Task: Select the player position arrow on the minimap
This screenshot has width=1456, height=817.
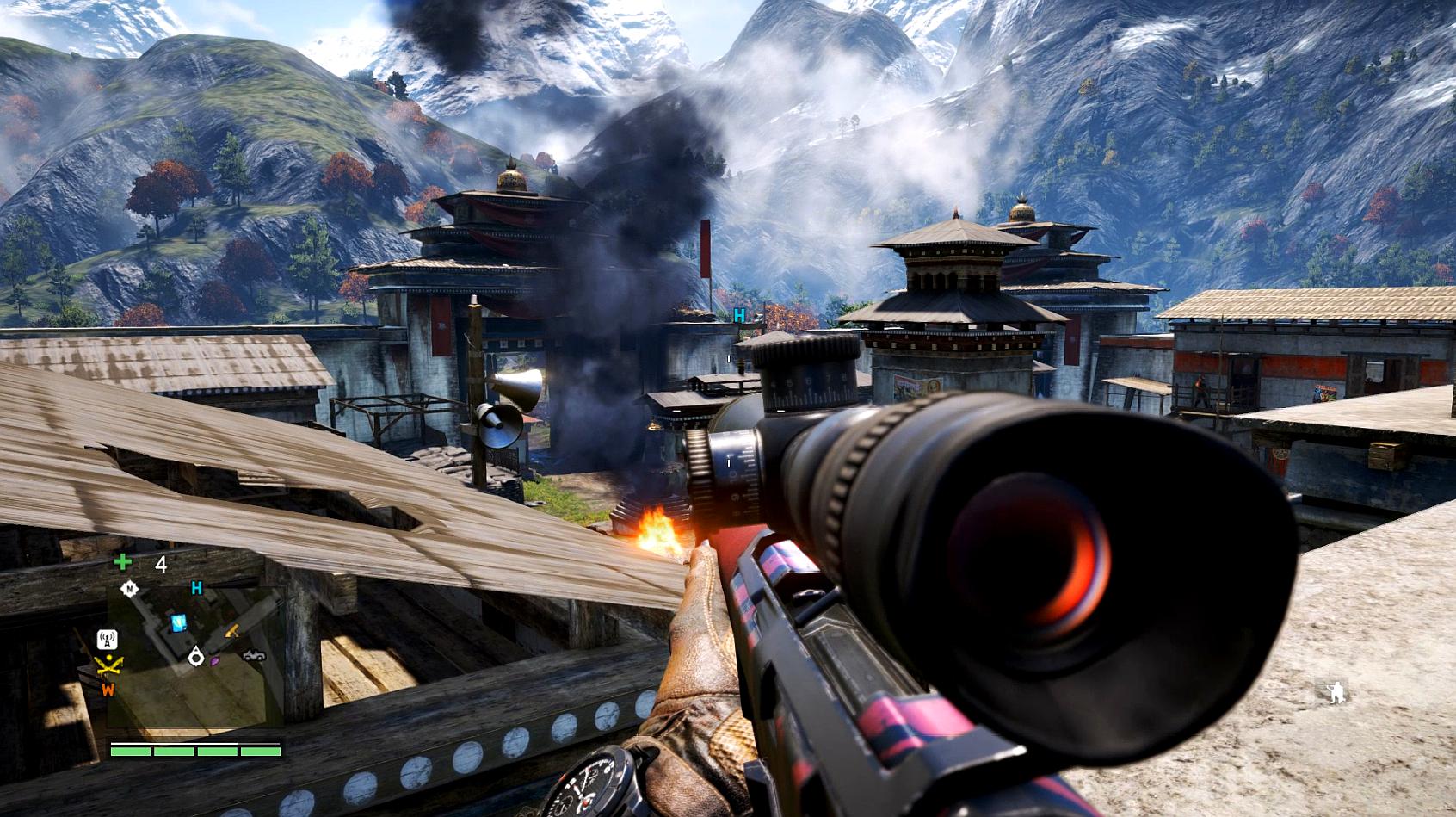Action: click(196, 657)
